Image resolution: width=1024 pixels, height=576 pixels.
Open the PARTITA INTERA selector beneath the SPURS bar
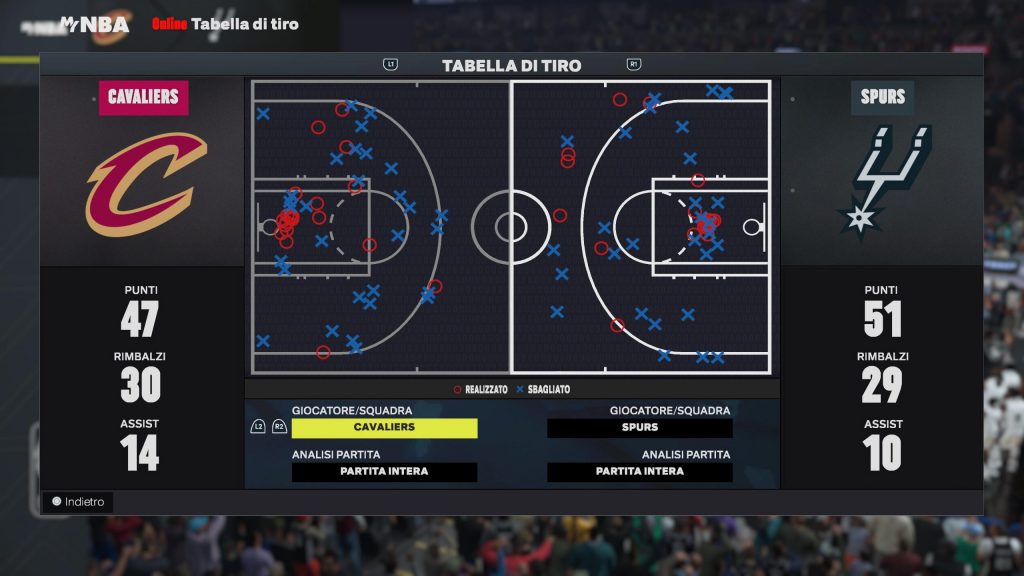pyautogui.click(x=639, y=472)
